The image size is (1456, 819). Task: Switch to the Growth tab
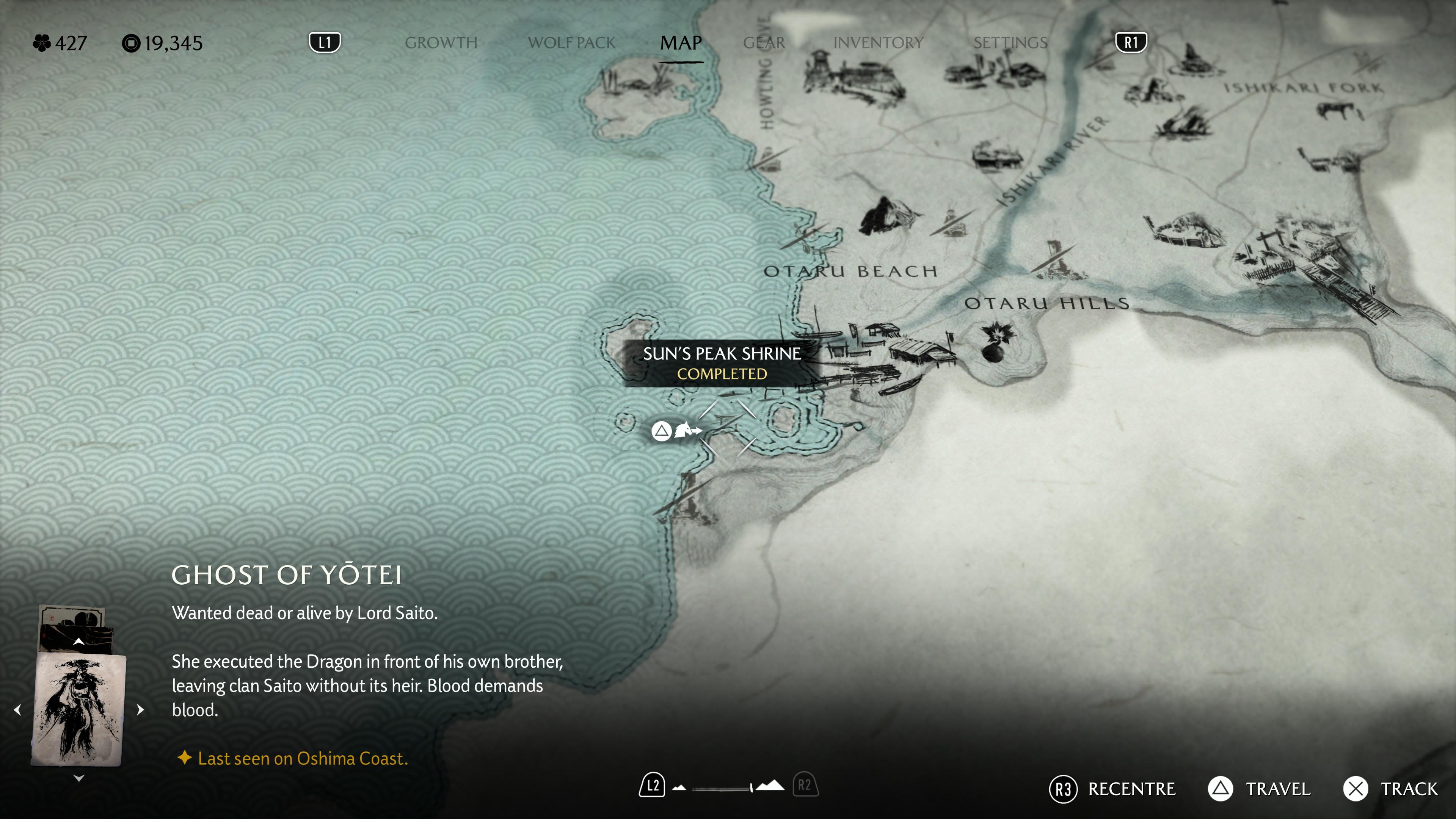click(x=441, y=43)
